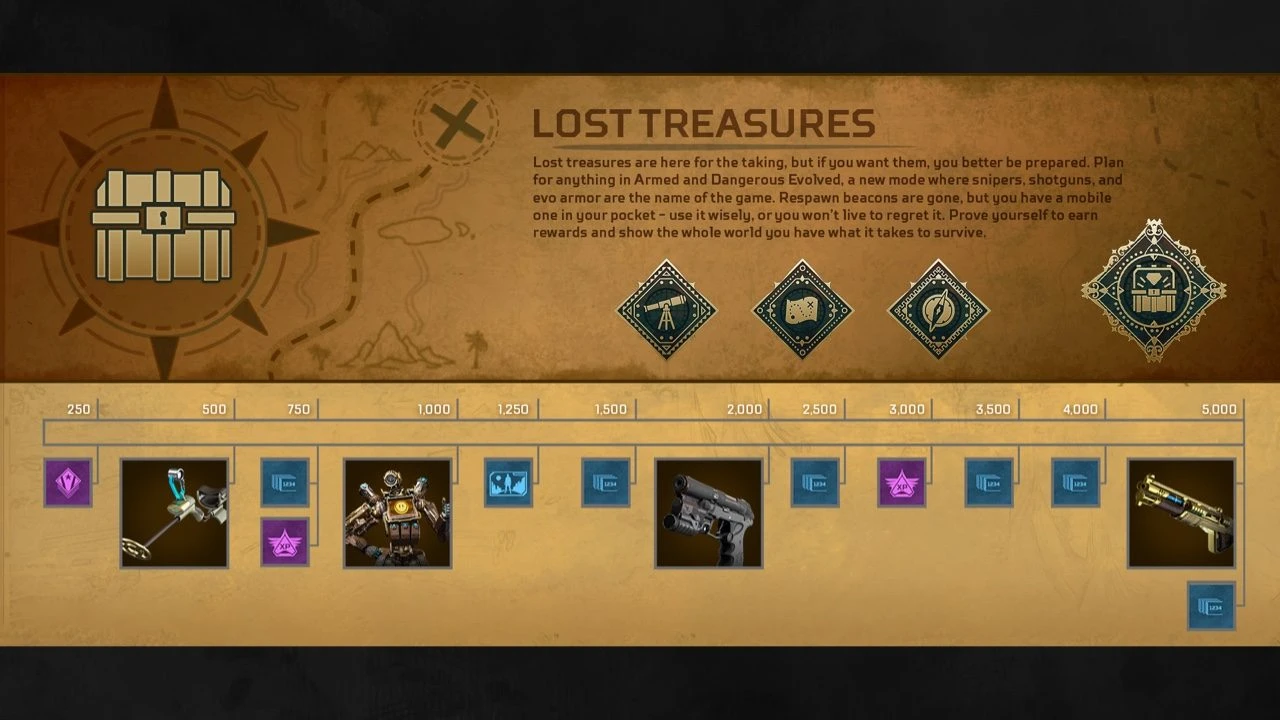Select the compass challenge badge
Viewport: 1280px width, 720px height.
pos(938,309)
